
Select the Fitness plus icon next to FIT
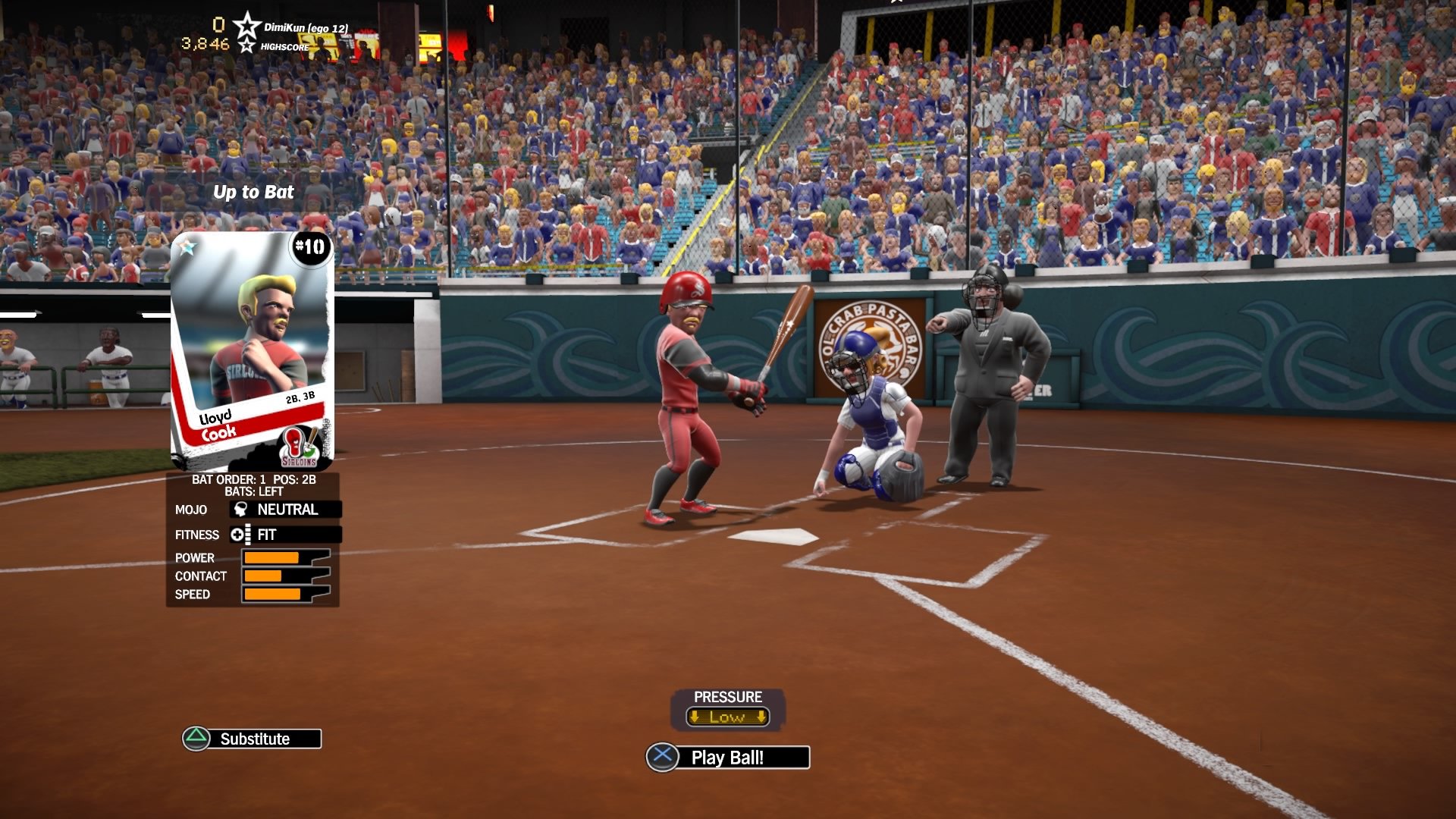pos(240,535)
